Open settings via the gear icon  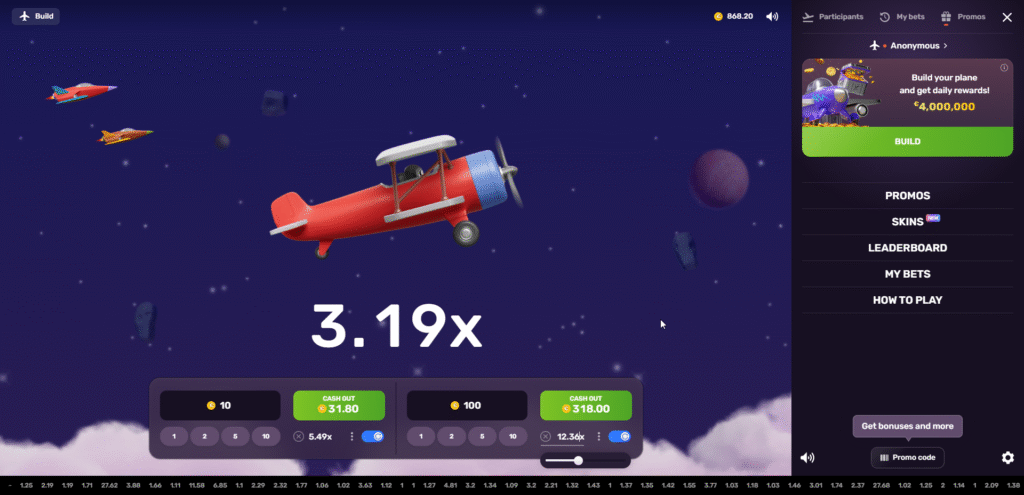coord(1007,458)
